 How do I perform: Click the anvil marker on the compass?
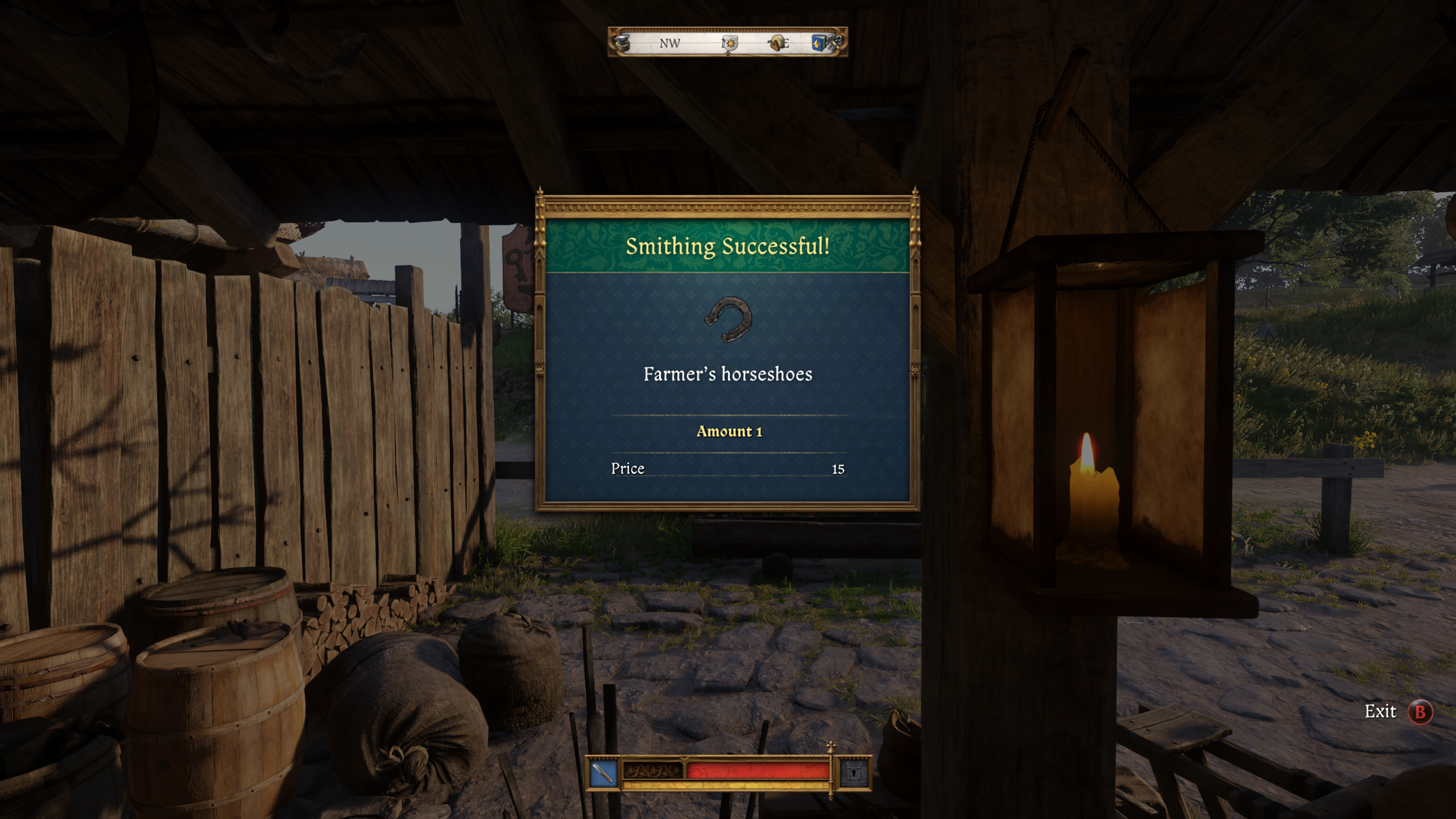pos(622,42)
